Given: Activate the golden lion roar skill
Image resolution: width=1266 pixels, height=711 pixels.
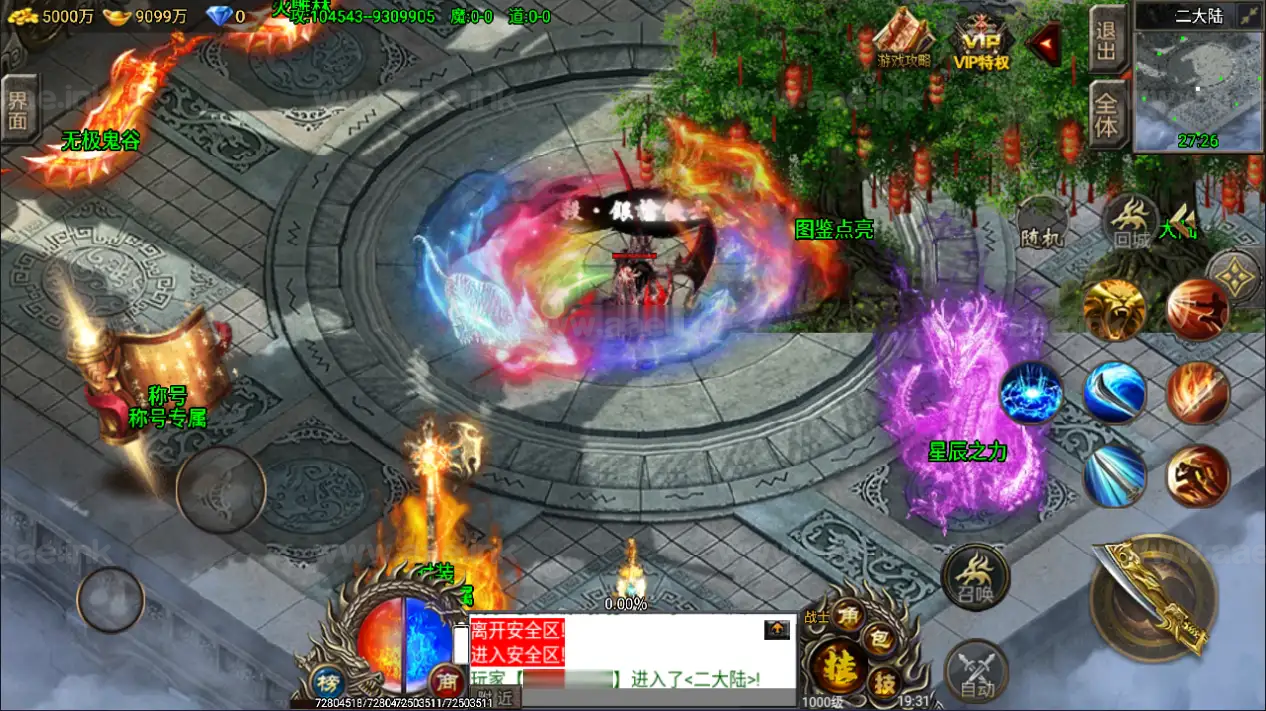Looking at the screenshot, I should [1114, 310].
